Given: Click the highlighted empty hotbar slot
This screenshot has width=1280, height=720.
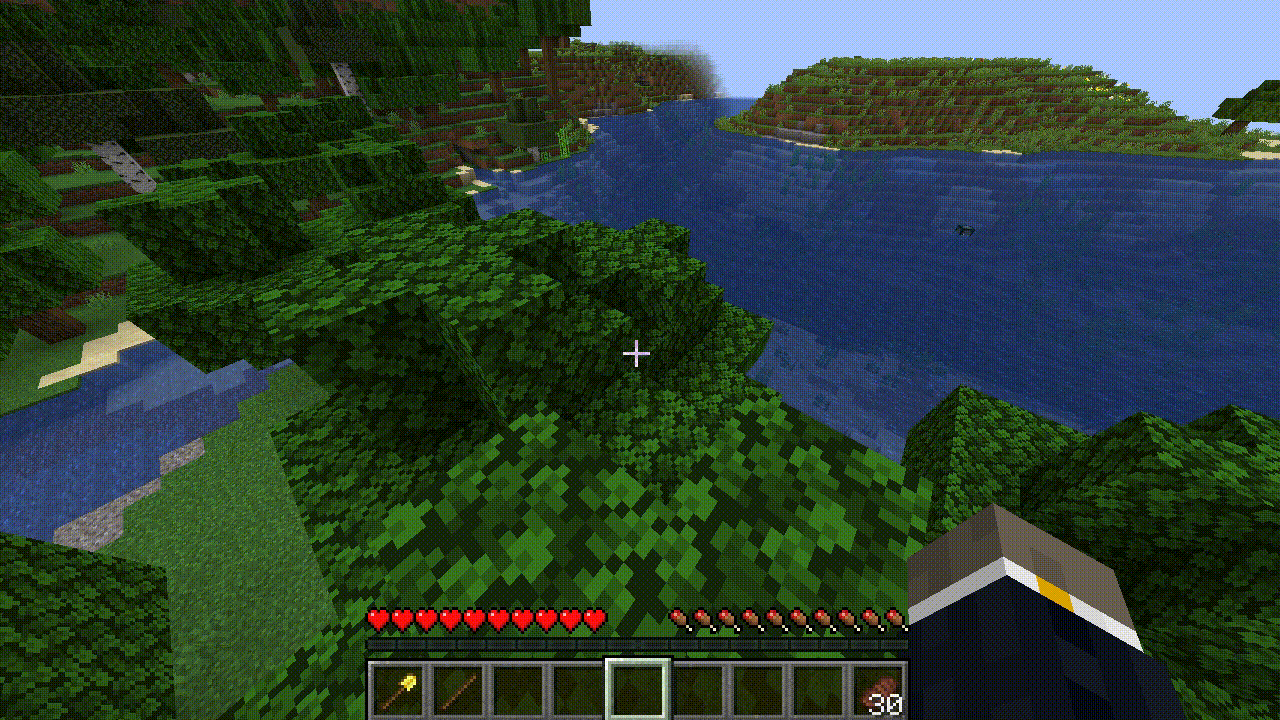Looking at the screenshot, I should click(638, 689).
